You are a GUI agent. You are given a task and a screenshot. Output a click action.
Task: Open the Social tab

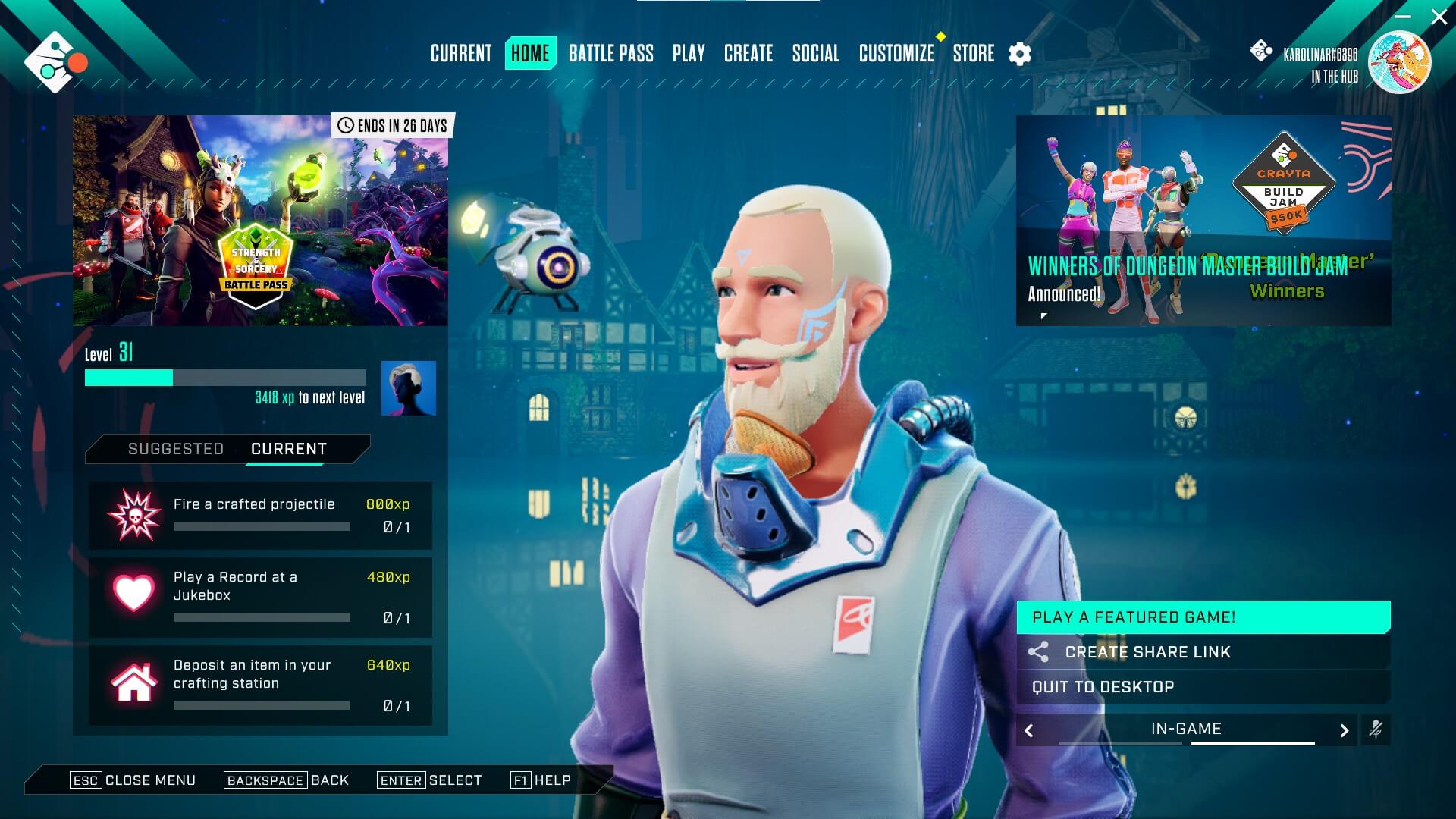click(x=816, y=54)
